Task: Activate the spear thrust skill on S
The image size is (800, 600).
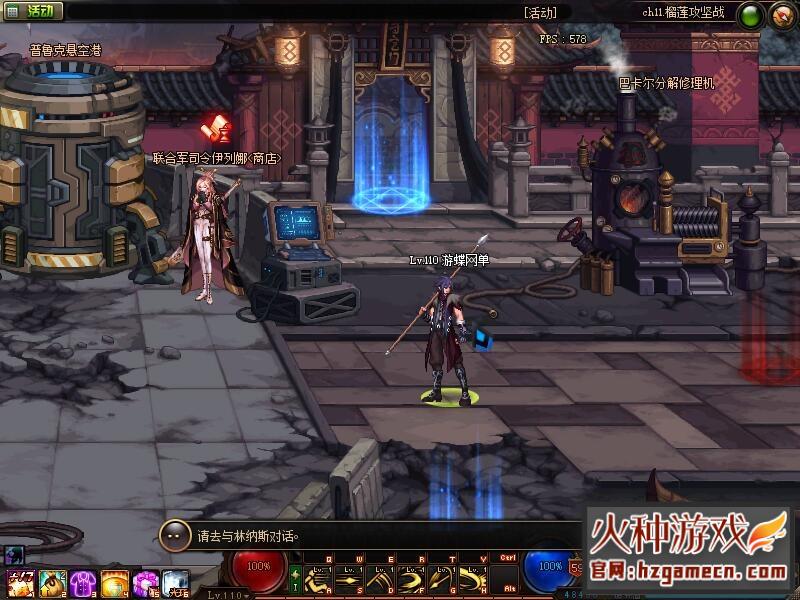Action: [x=349, y=580]
